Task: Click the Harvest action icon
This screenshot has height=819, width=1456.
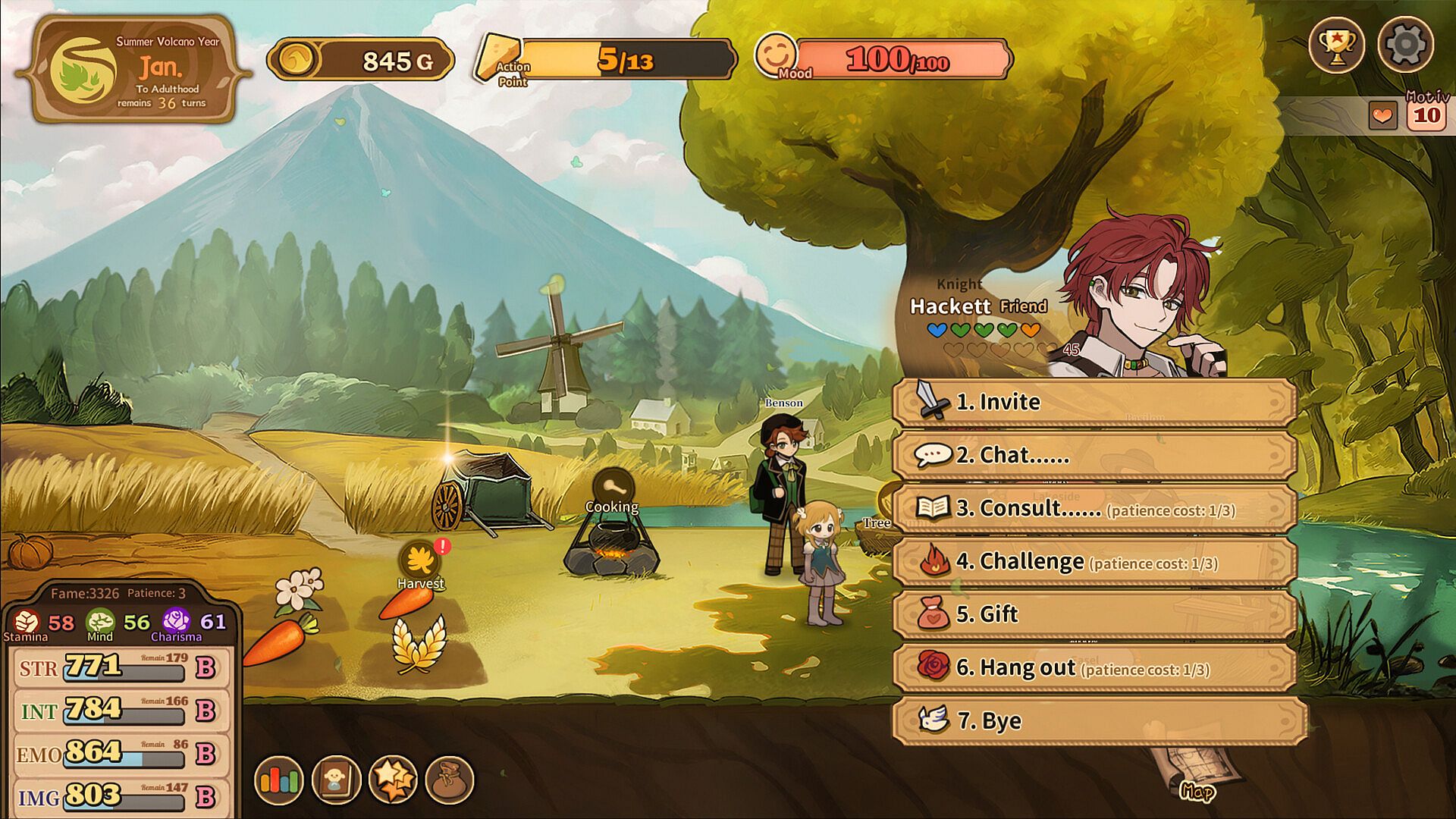Action: (419, 562)
